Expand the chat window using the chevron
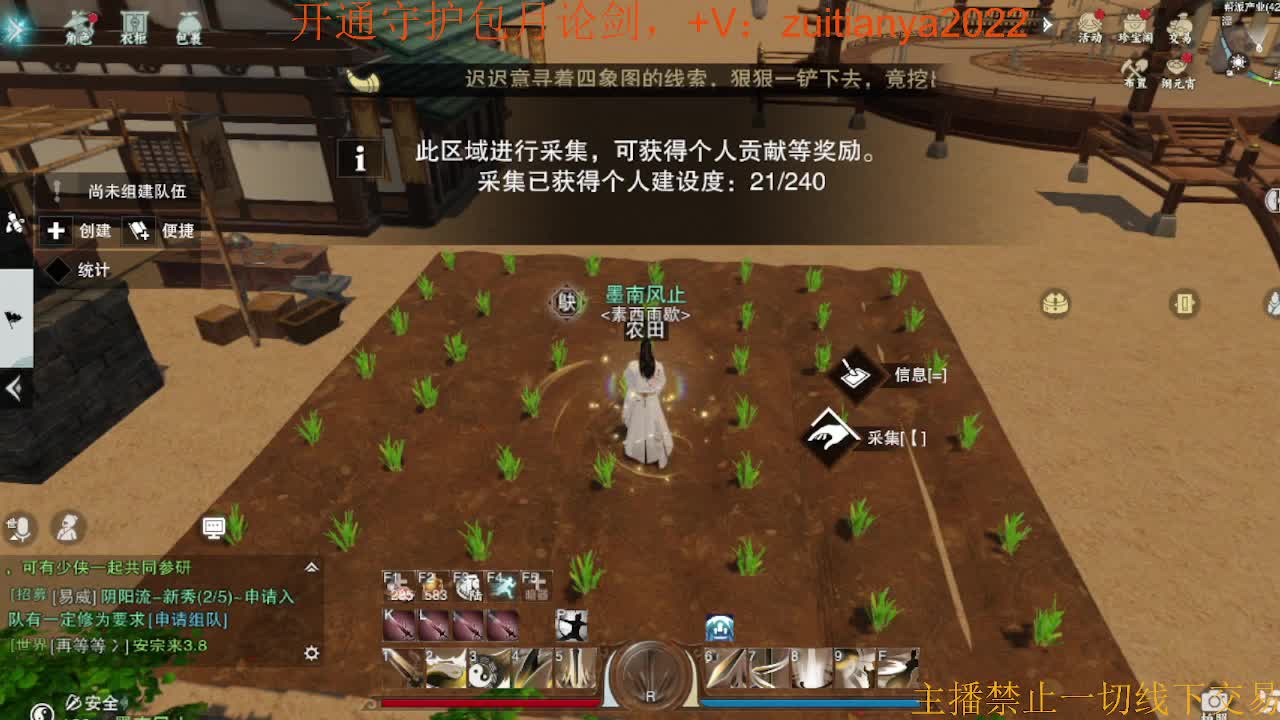 (x=310, y=566)
